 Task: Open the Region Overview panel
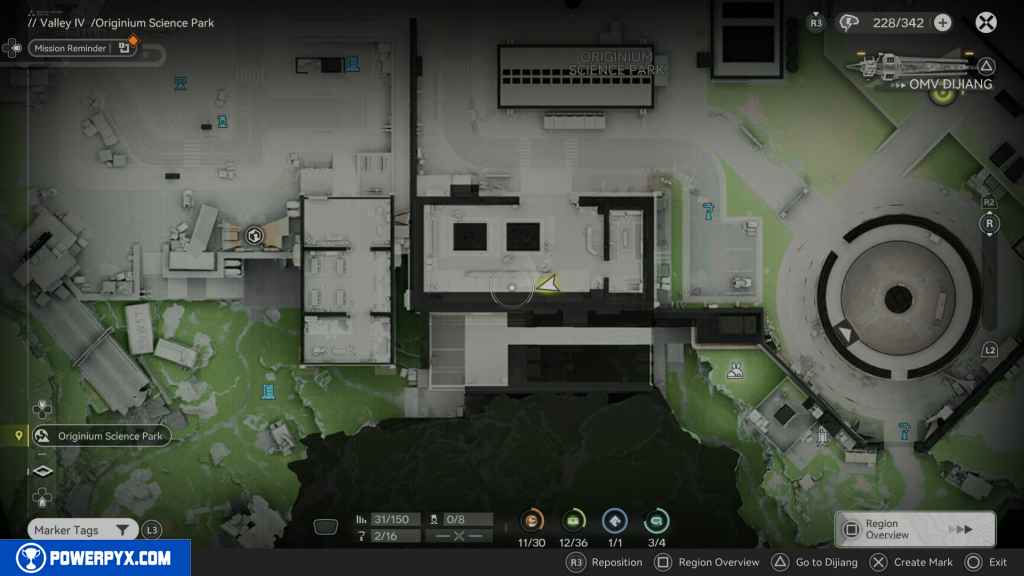pos(914,529)
